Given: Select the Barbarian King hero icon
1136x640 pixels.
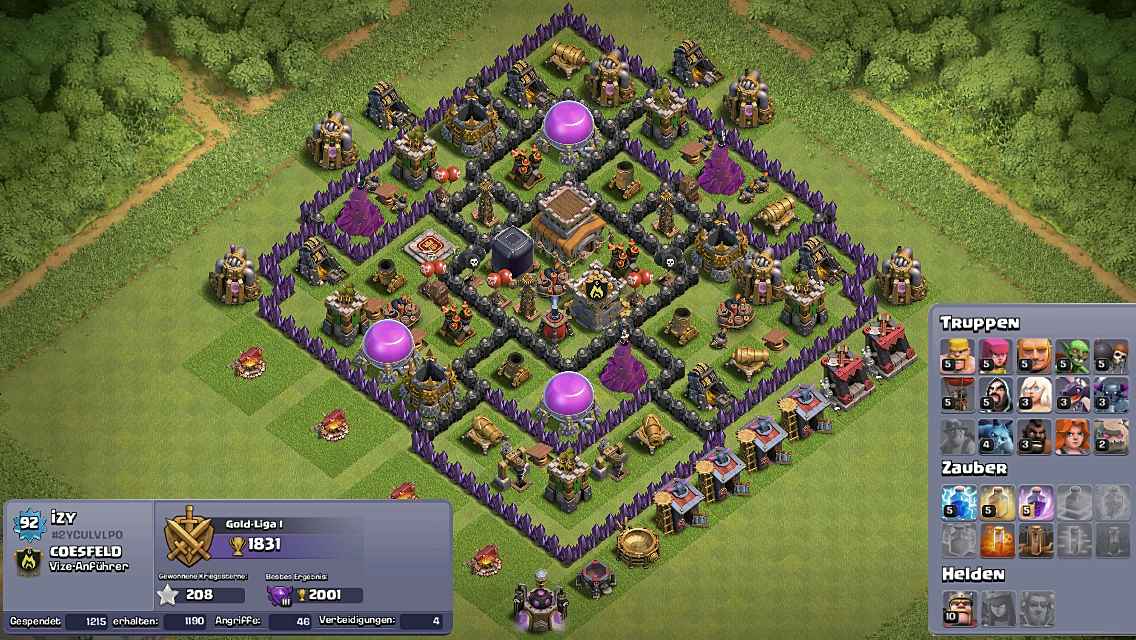Looking at the screenshot, I should click(x=958, y=607).
